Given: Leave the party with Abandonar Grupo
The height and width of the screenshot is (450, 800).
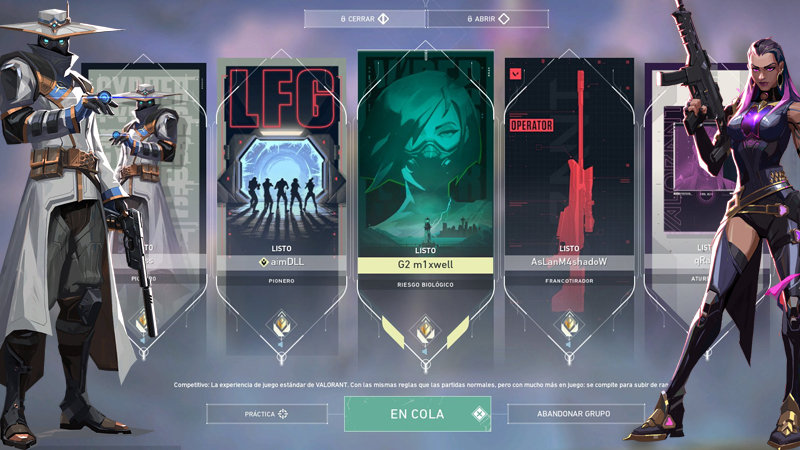Looking at the screenshot, I should tap(575, 413).
